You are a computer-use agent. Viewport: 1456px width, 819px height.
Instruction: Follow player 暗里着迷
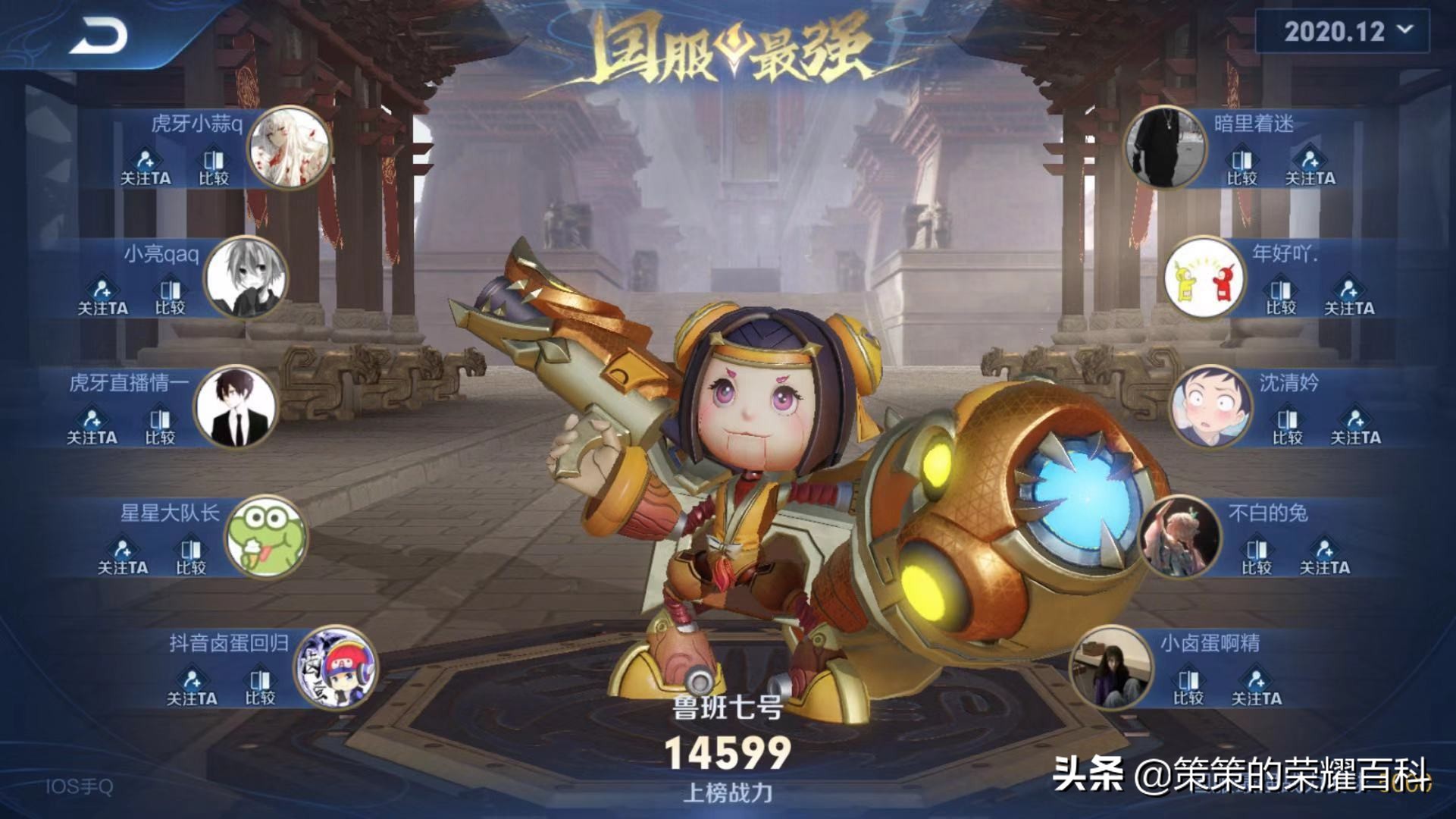[1310, 168]
